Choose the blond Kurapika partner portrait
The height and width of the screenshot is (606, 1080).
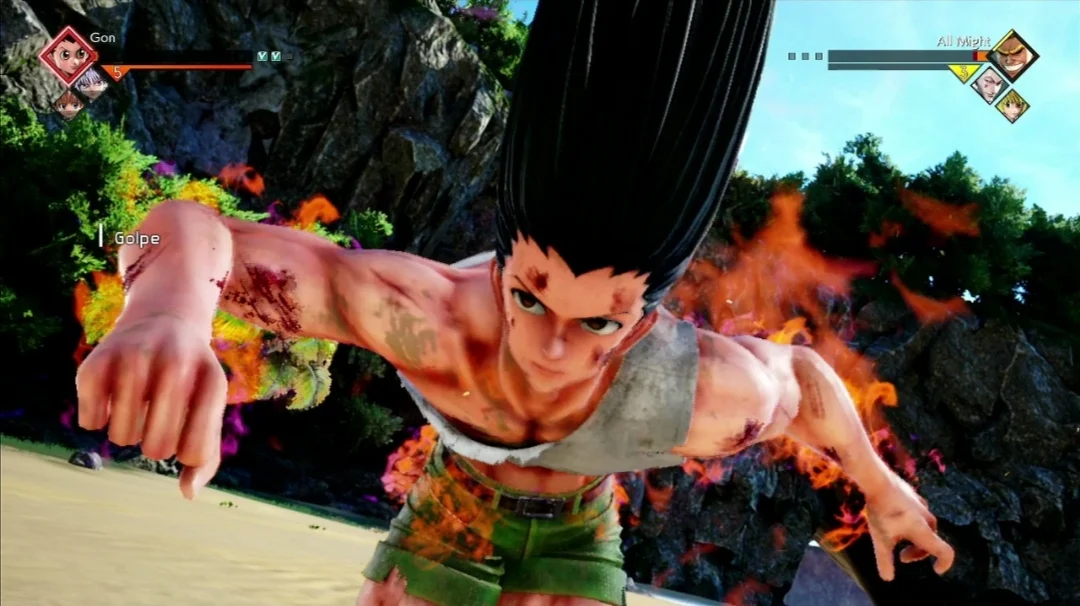click(x=1012, y=104)
